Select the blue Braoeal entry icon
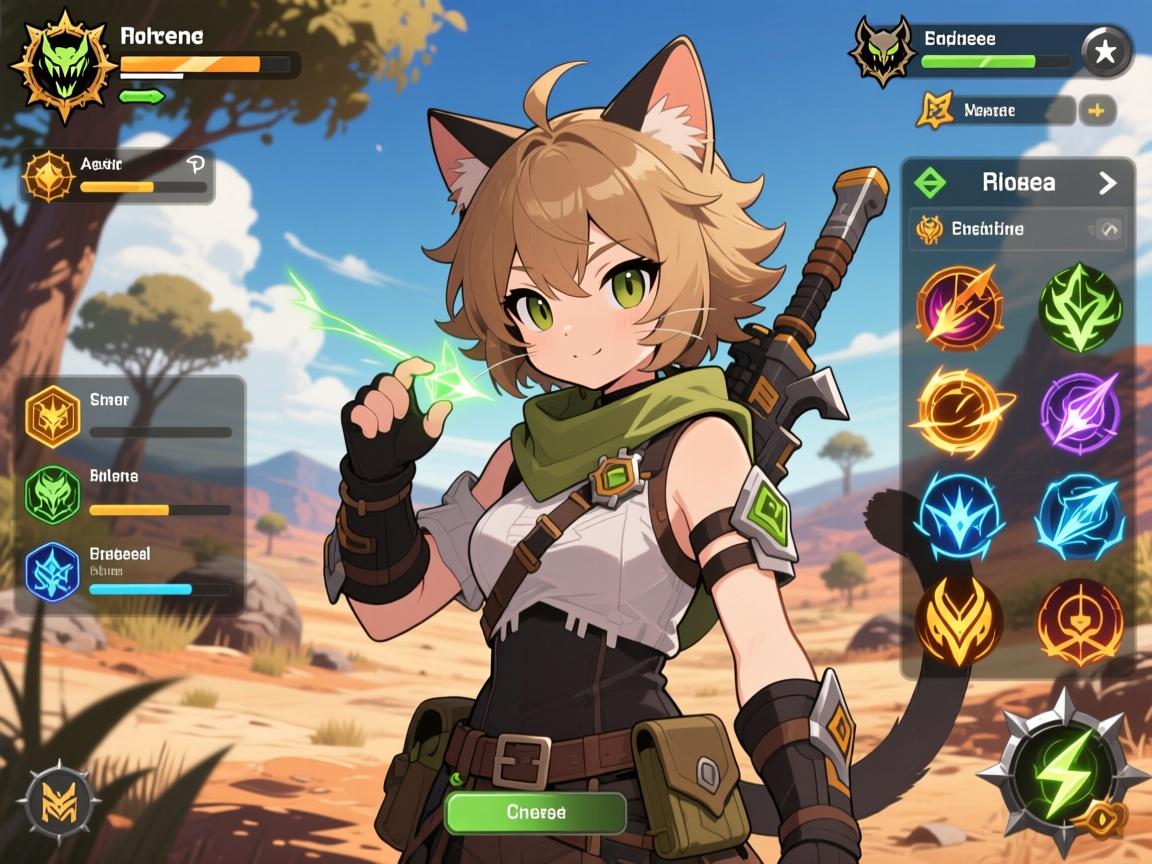 [x=52, y=573]
